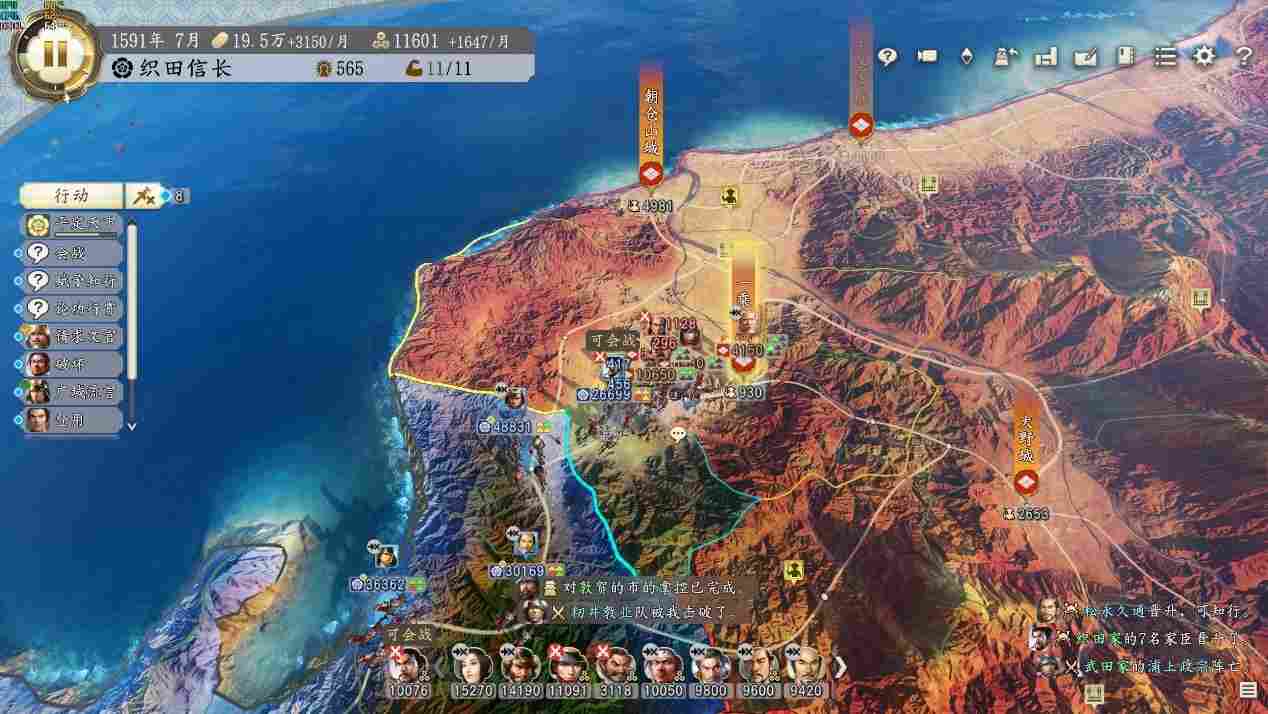Open the message log icon at bottom-right corner
This screenshot has height=714, width=1268.
pos(1248,690)
